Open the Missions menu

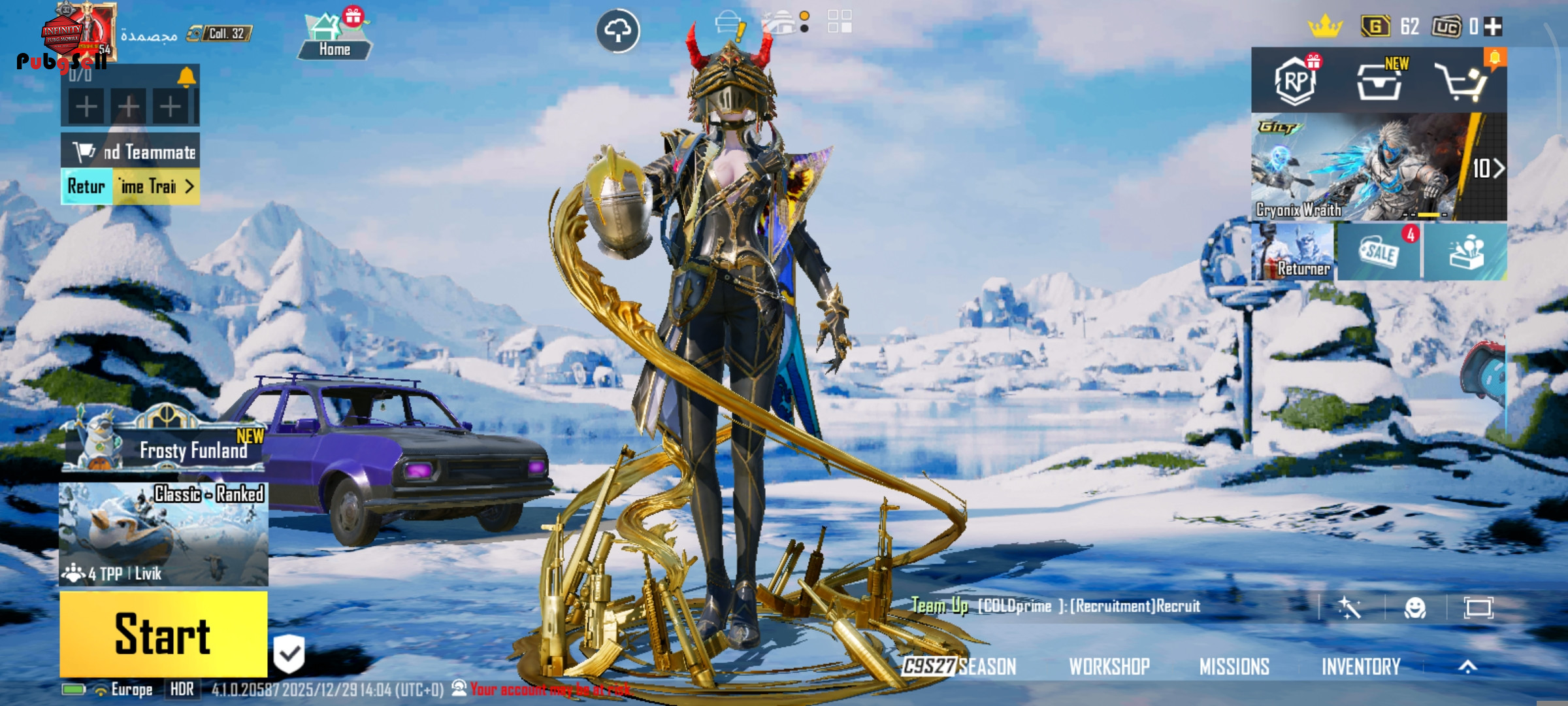[x=1234, y=666]
